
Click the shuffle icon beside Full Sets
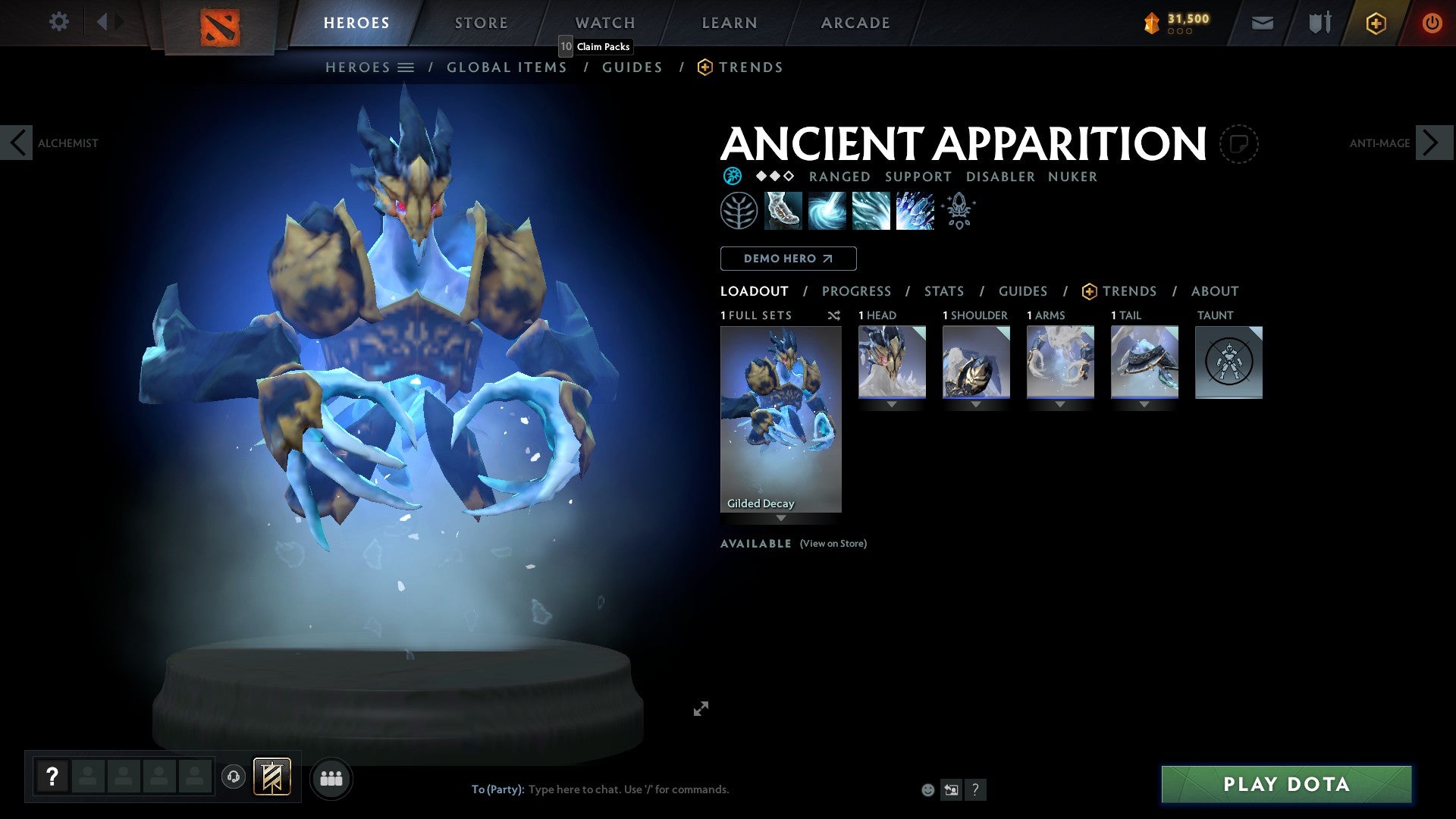(x=834, y=316)
